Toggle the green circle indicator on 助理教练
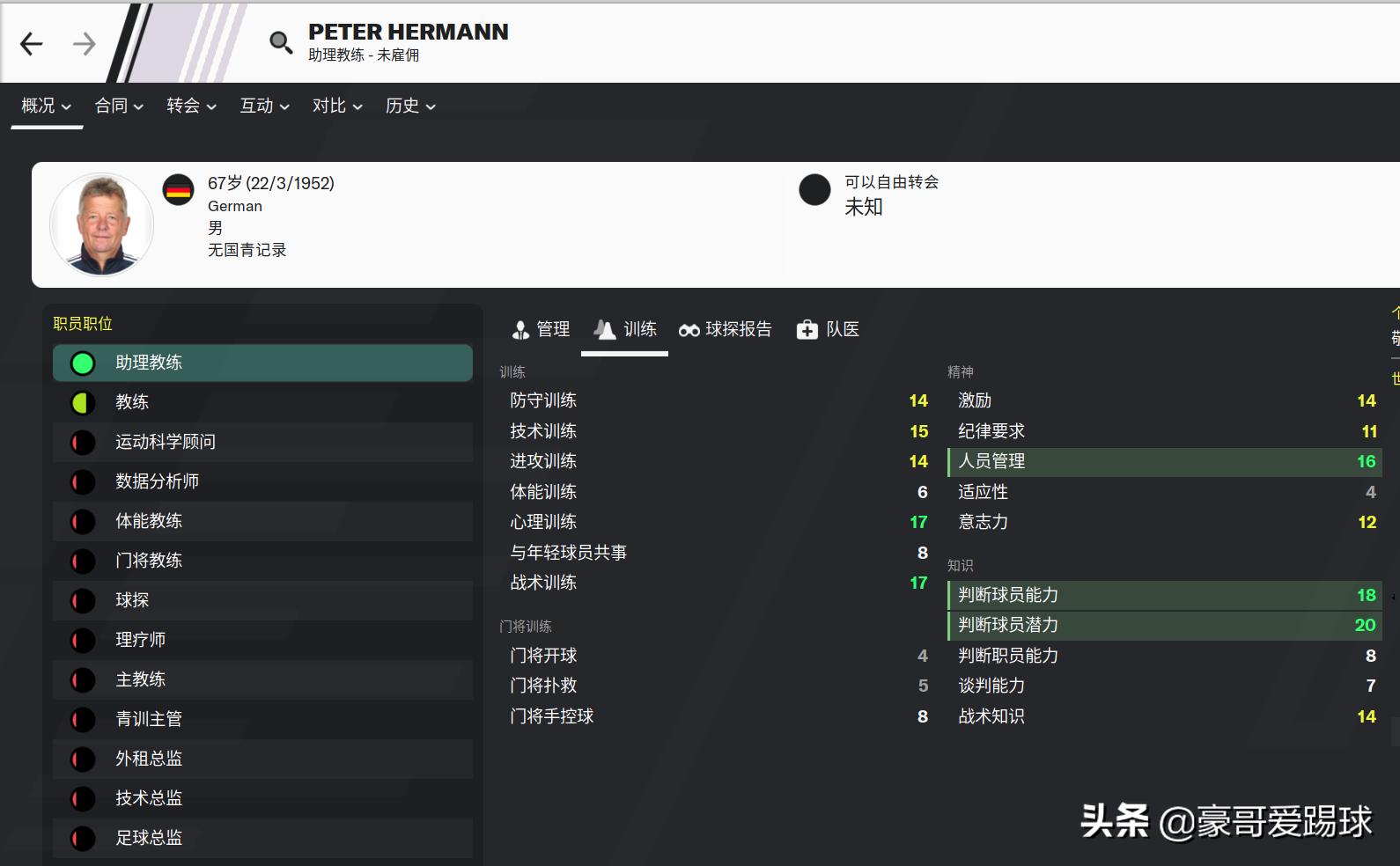The height and width of the screenshot is (866, 1400). [x=82, y=362]
